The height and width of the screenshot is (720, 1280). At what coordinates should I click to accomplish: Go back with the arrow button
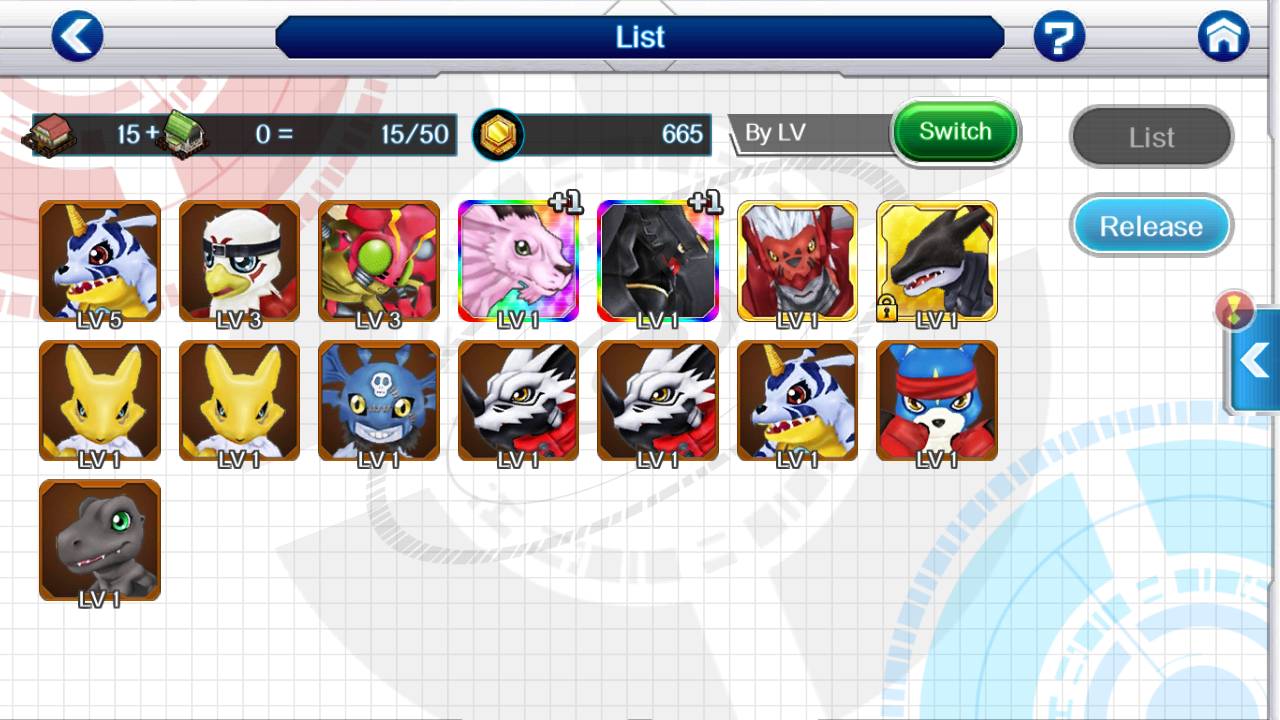(77, 37)
